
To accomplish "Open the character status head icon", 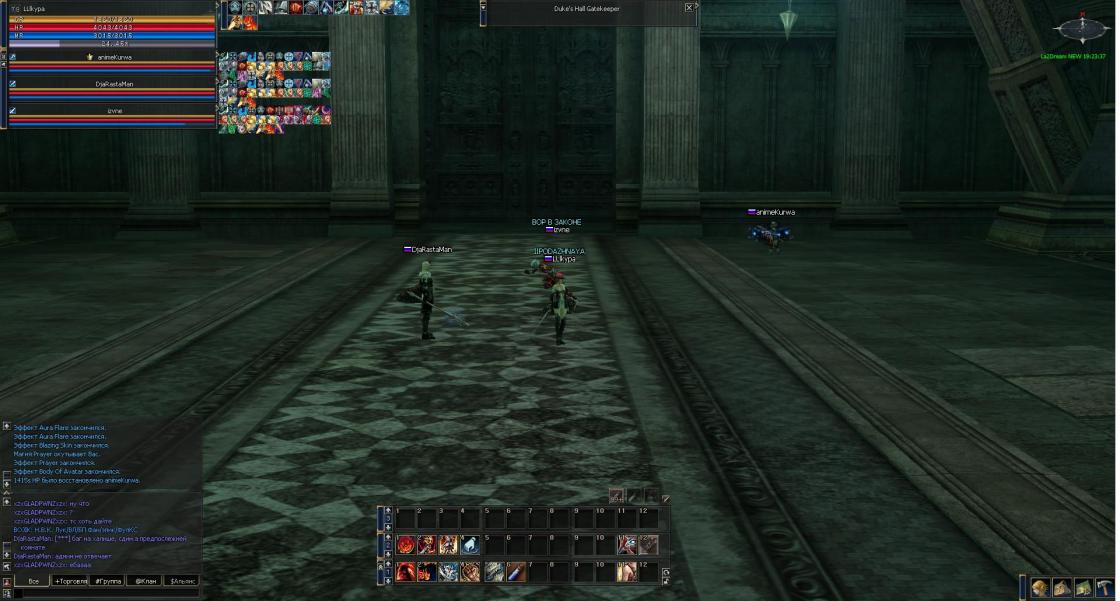I will [x=1040, y=588].
